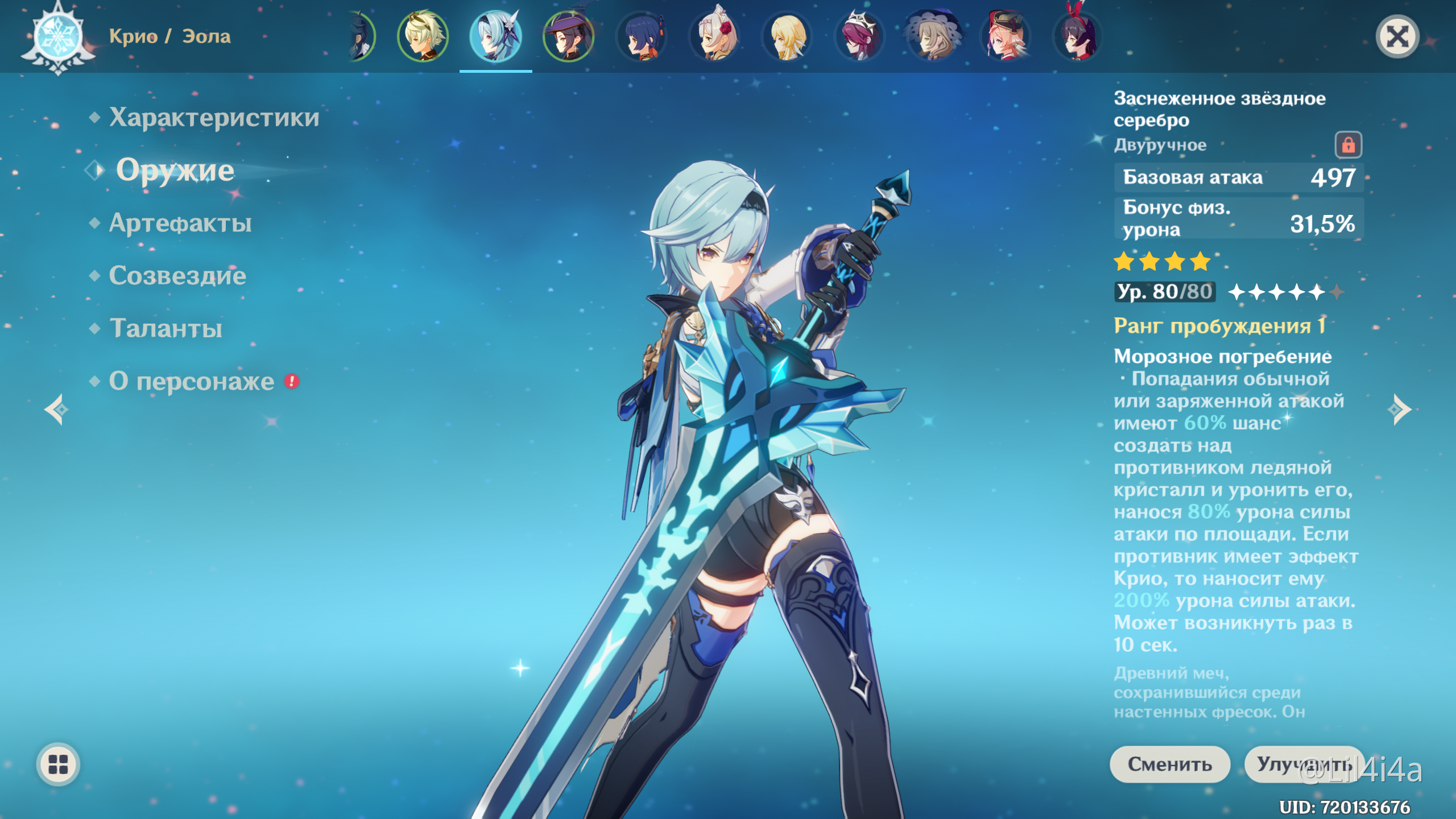The height and width of the screenshot is (819, 1456).
Task: Select Noelle's portrait with red rose
Action: (x=714, y=36)
